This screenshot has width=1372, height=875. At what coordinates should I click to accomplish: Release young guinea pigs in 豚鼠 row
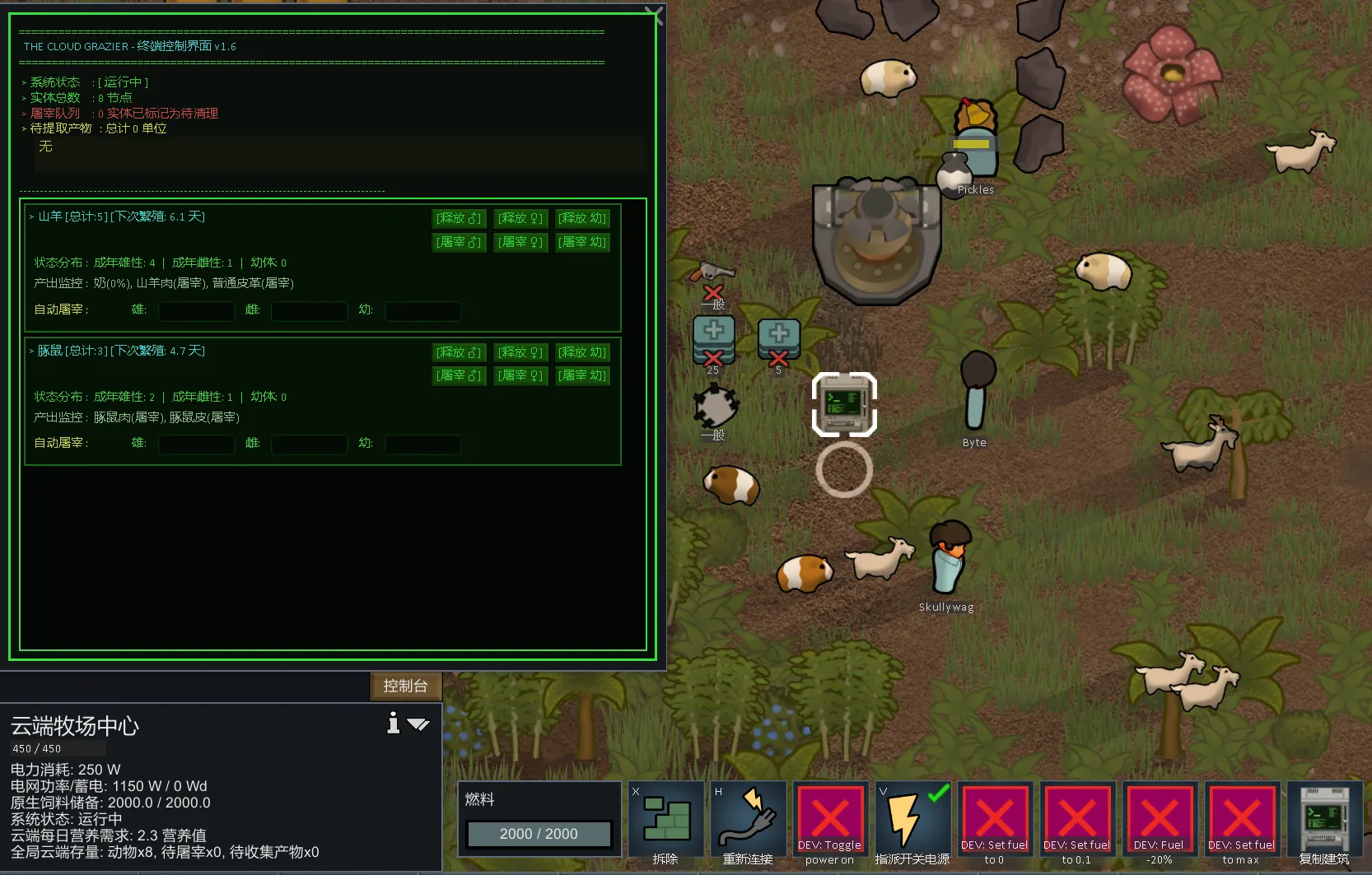[582, 352]
